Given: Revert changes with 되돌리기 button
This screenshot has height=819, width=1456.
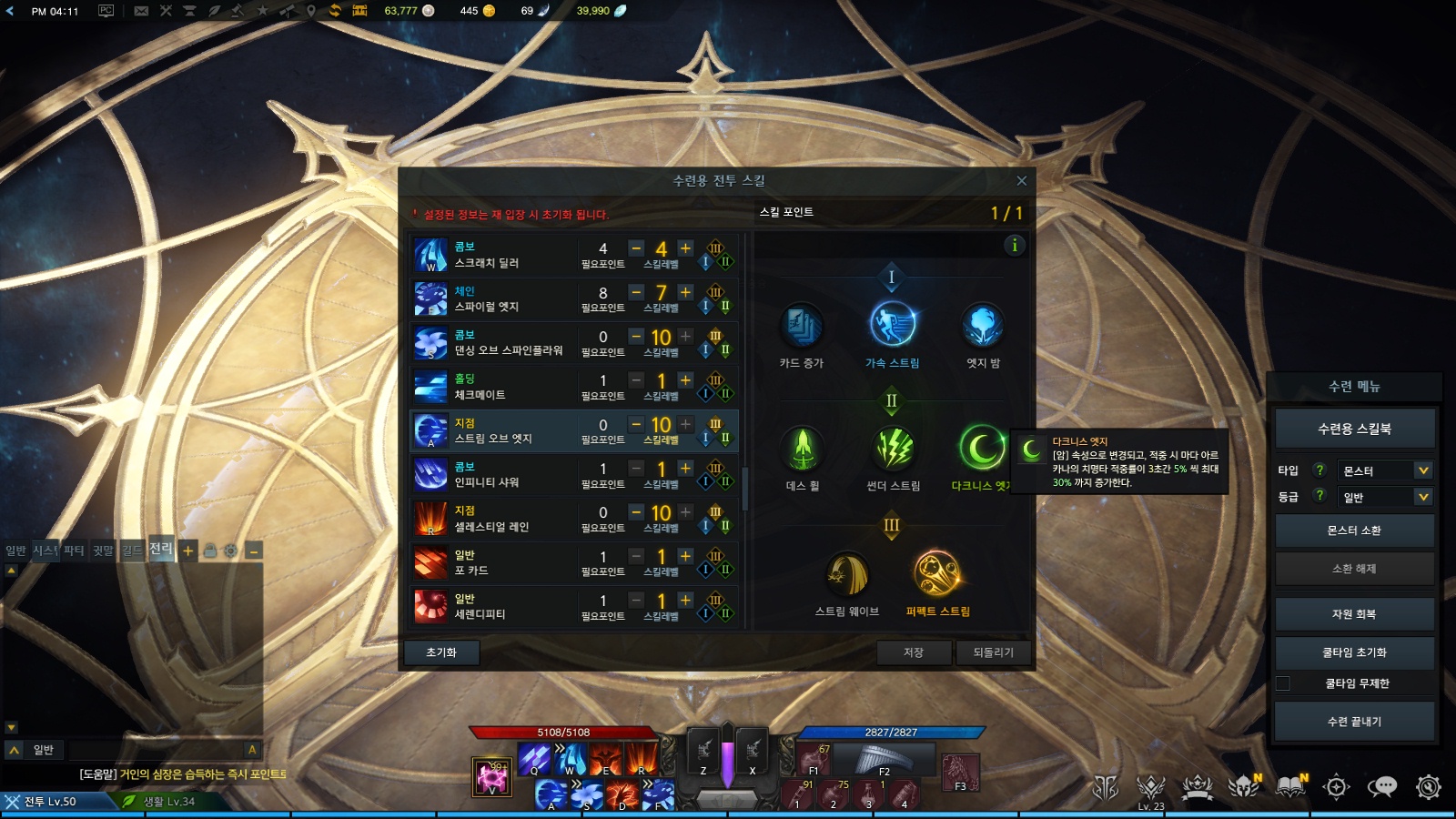Looking at the screenshot, I should tap(993, 652).
